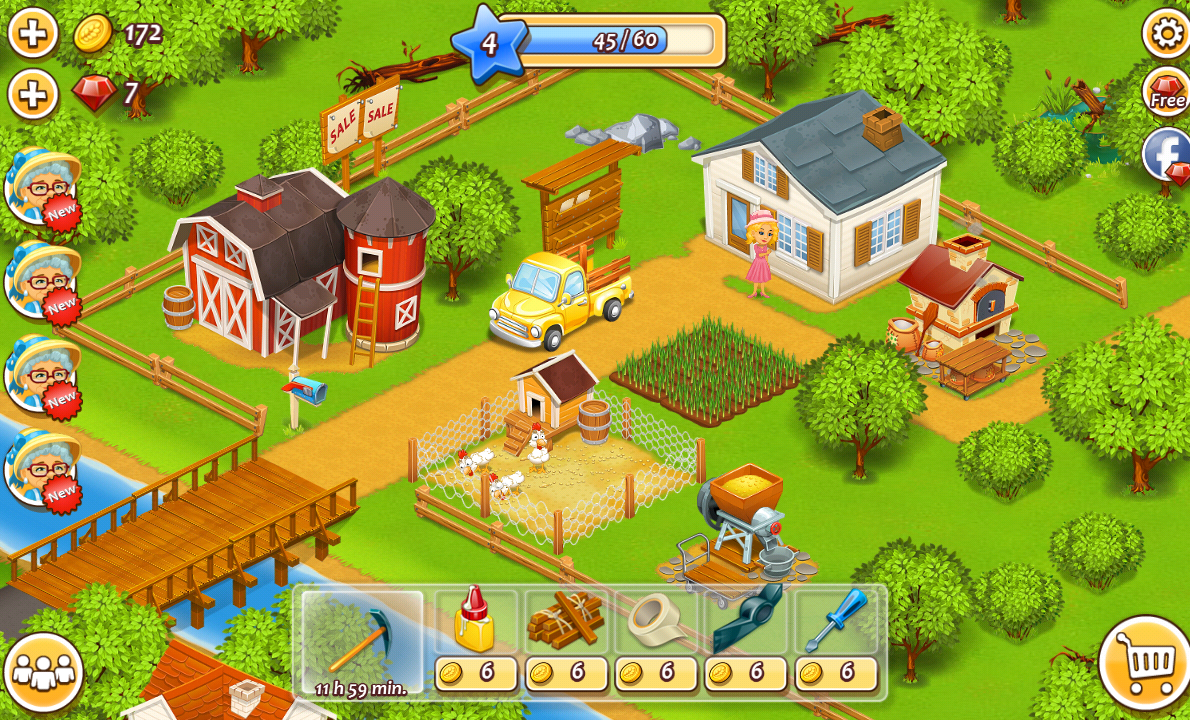The image size is (1190, 720).
Task: Add more rubies with the plus button
Action: click(33, 95)
